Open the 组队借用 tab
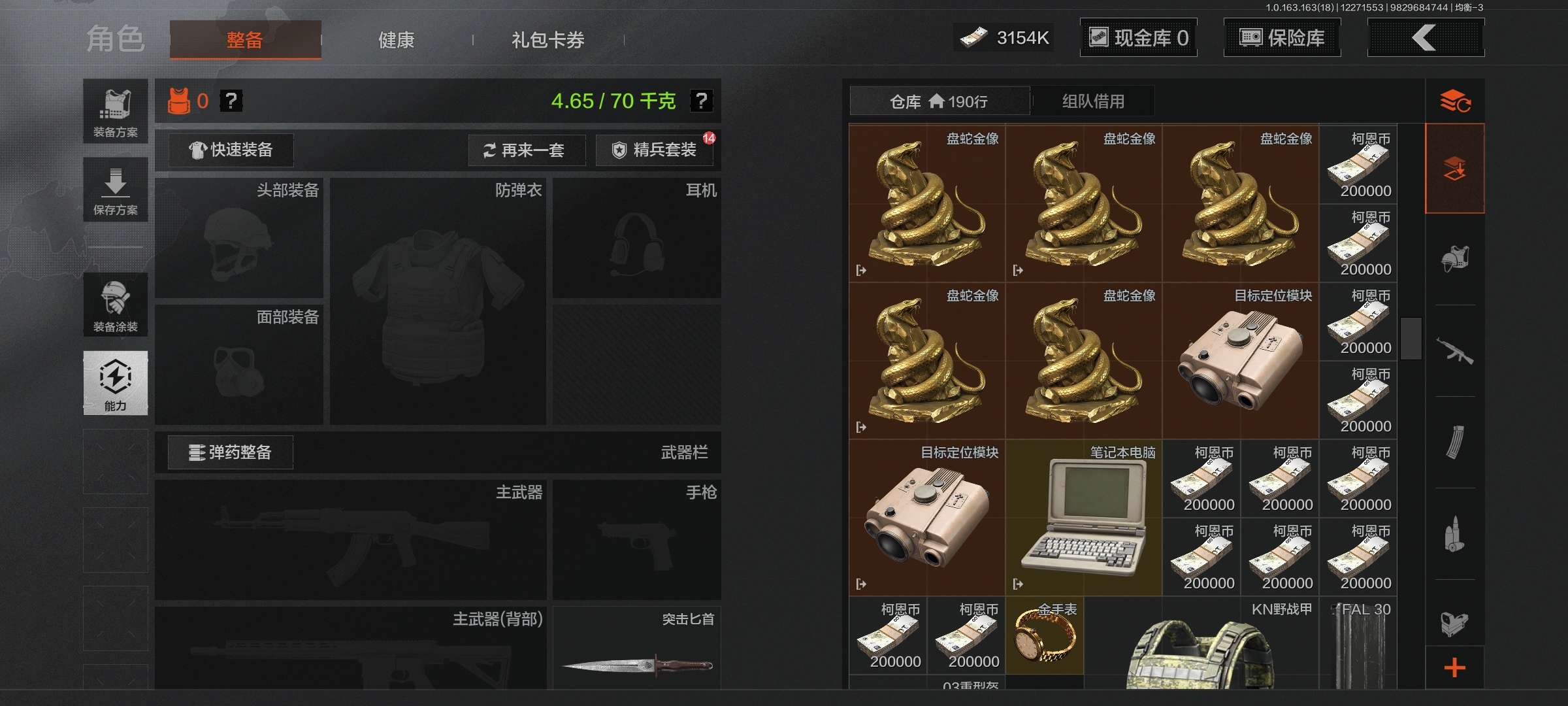Image resolution: width=1568 pixels, height=706 pixels. [x=1092, y=101]
